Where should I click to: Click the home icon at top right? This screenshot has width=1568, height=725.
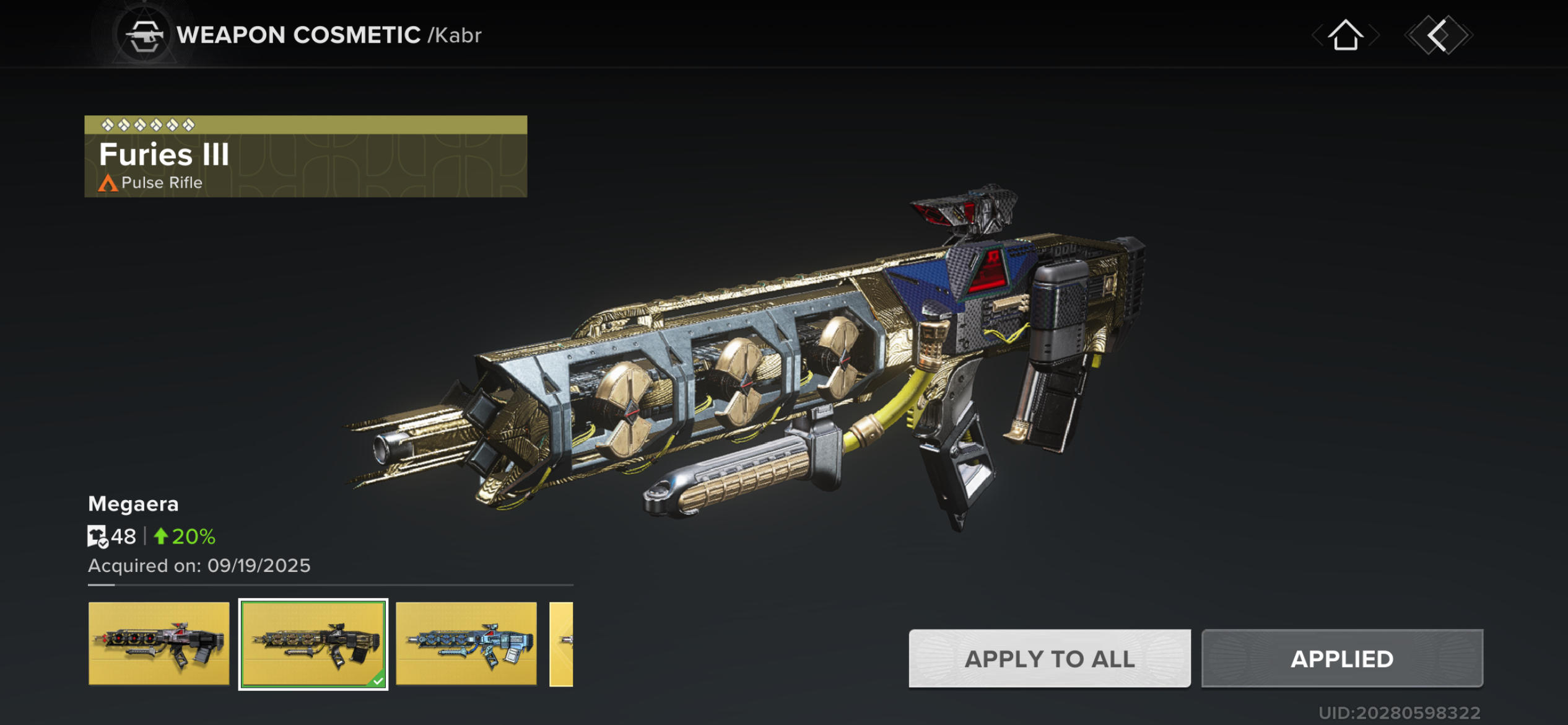pos(1346,36)
